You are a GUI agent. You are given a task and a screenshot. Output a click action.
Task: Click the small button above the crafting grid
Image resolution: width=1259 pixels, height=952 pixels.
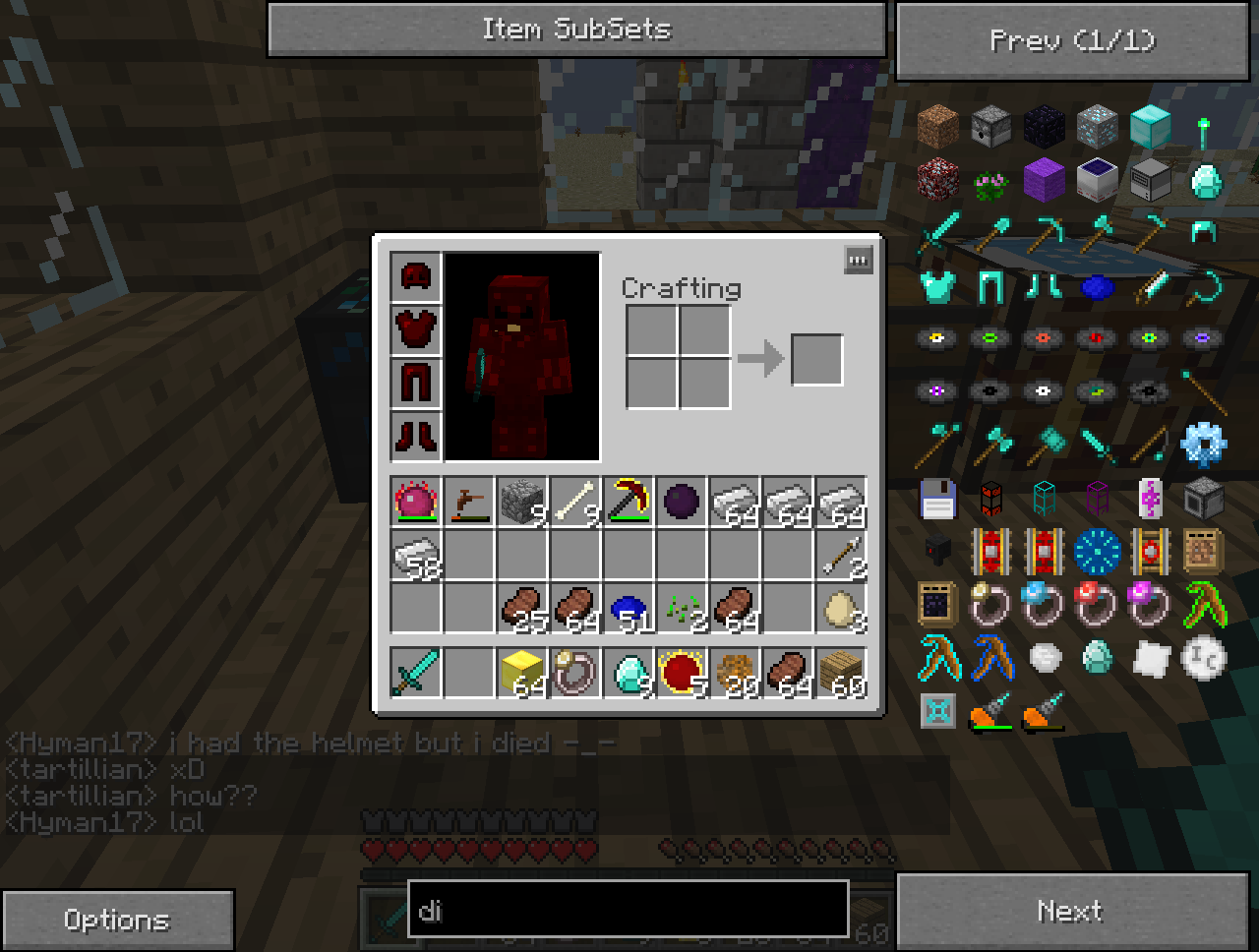coord(858,261)
